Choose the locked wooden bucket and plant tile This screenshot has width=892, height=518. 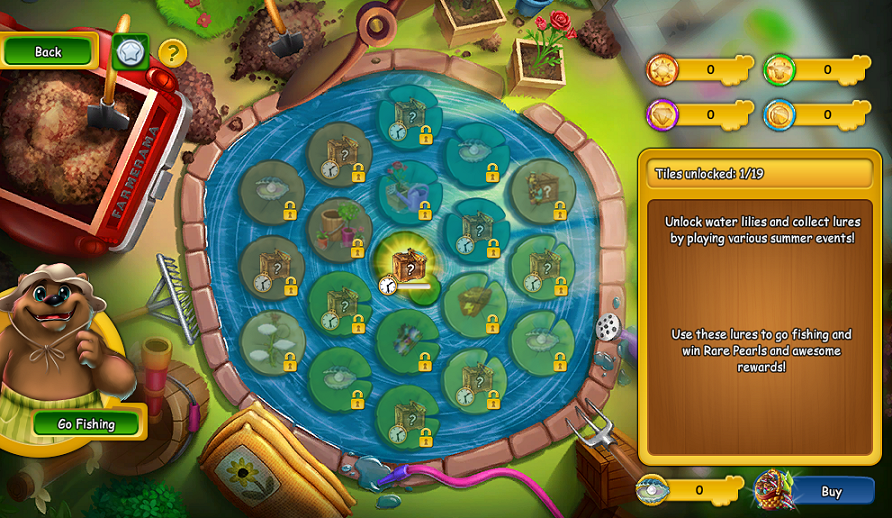(338, 227)
